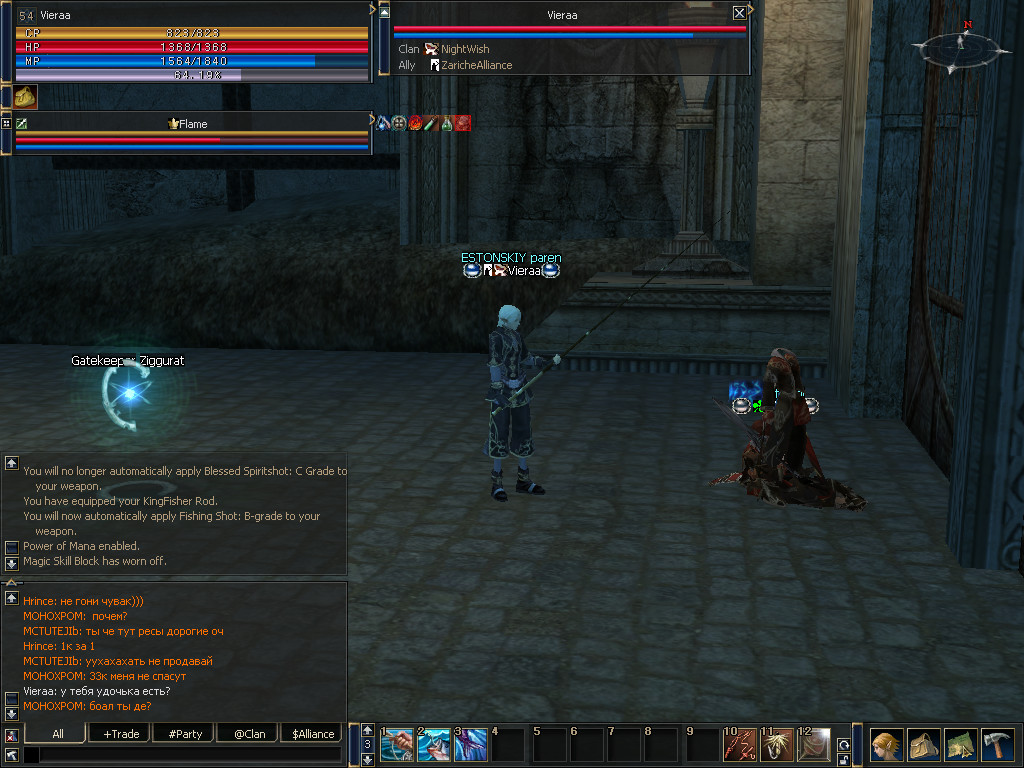Toggle the hotbar lock button
The height and width of the screenshot is (768, 1024).
tap(844, 758)
